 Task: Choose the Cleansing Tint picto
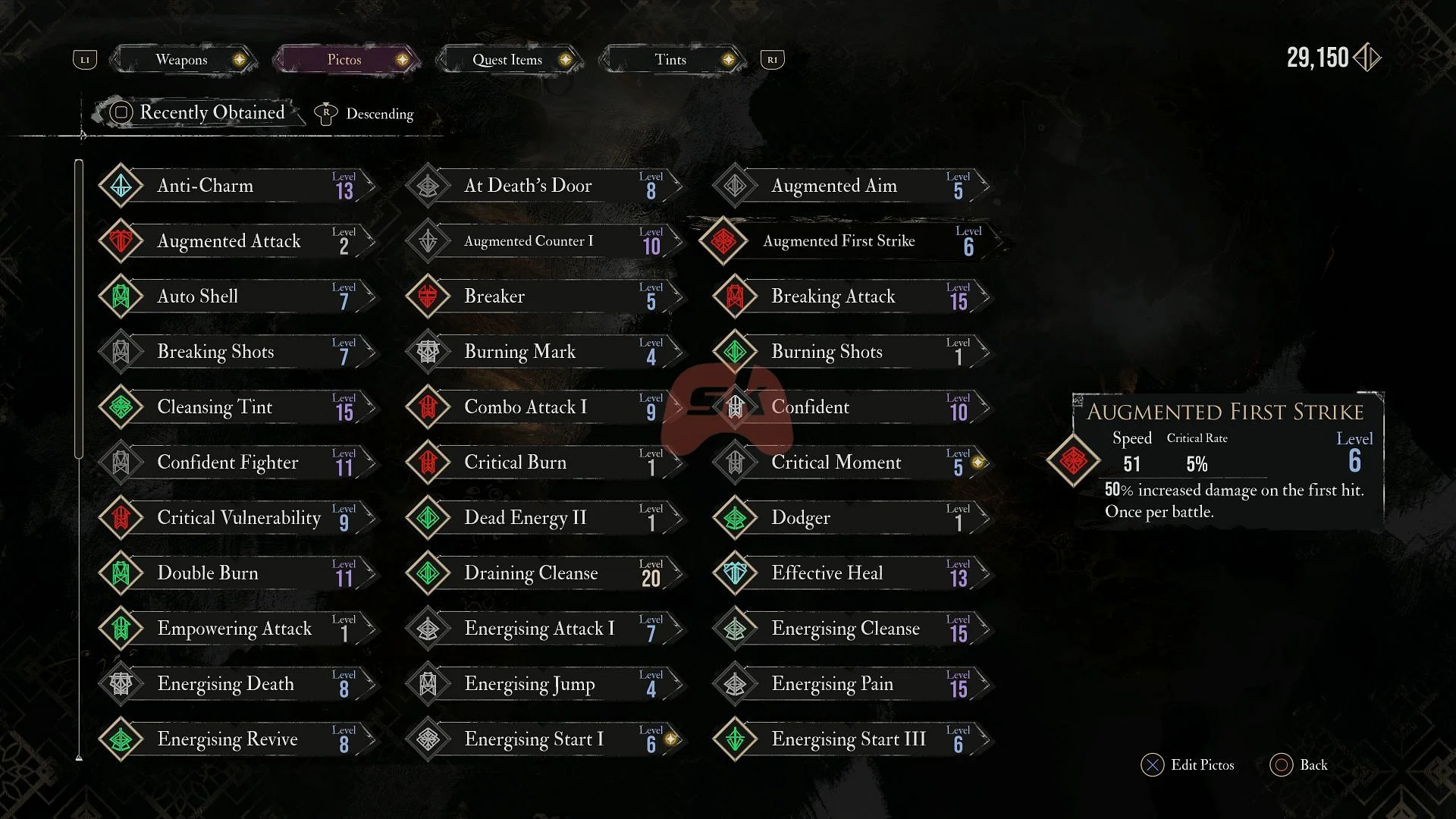237,407
